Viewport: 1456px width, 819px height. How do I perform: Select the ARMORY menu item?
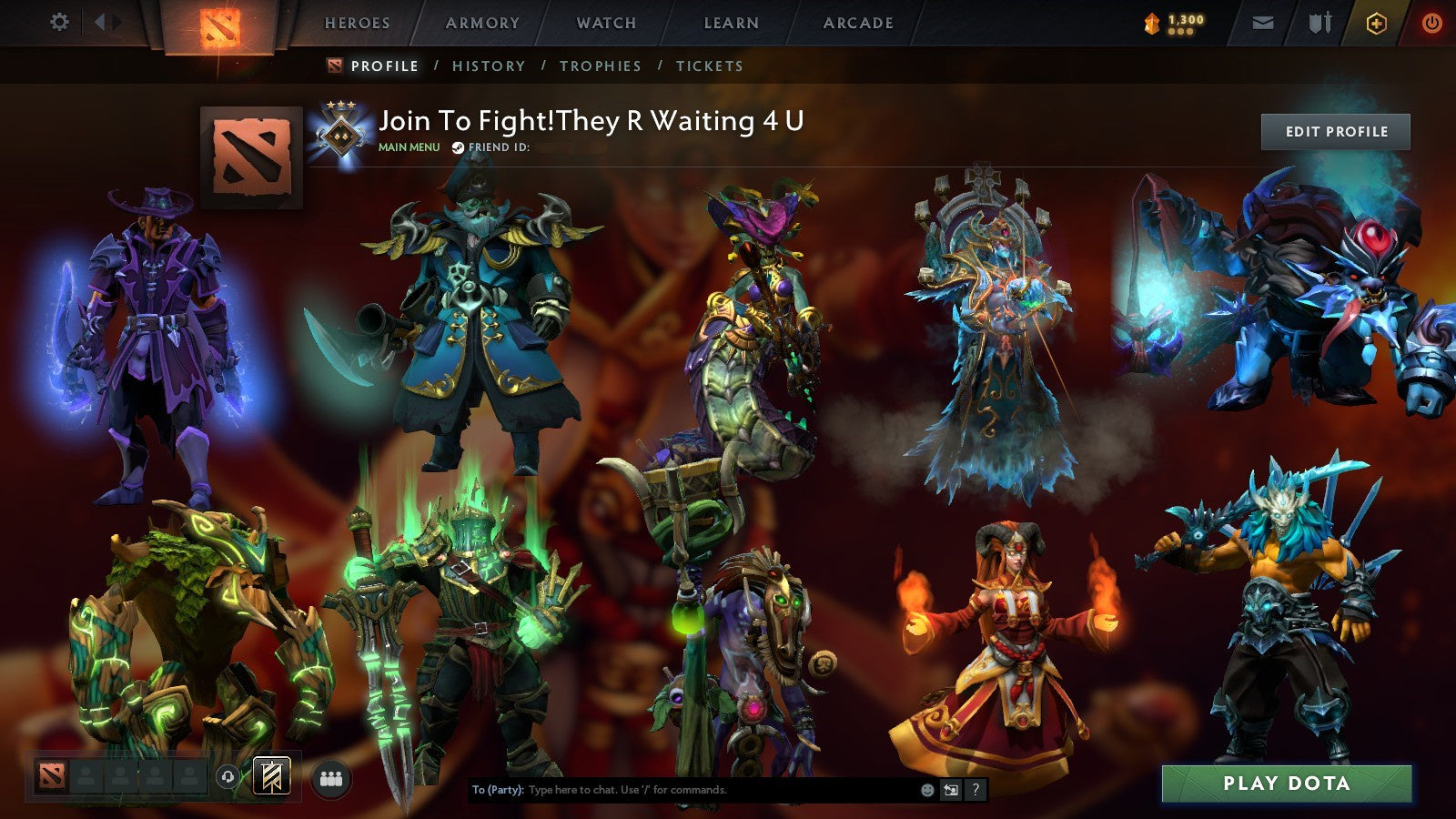[x=482, y=24]
